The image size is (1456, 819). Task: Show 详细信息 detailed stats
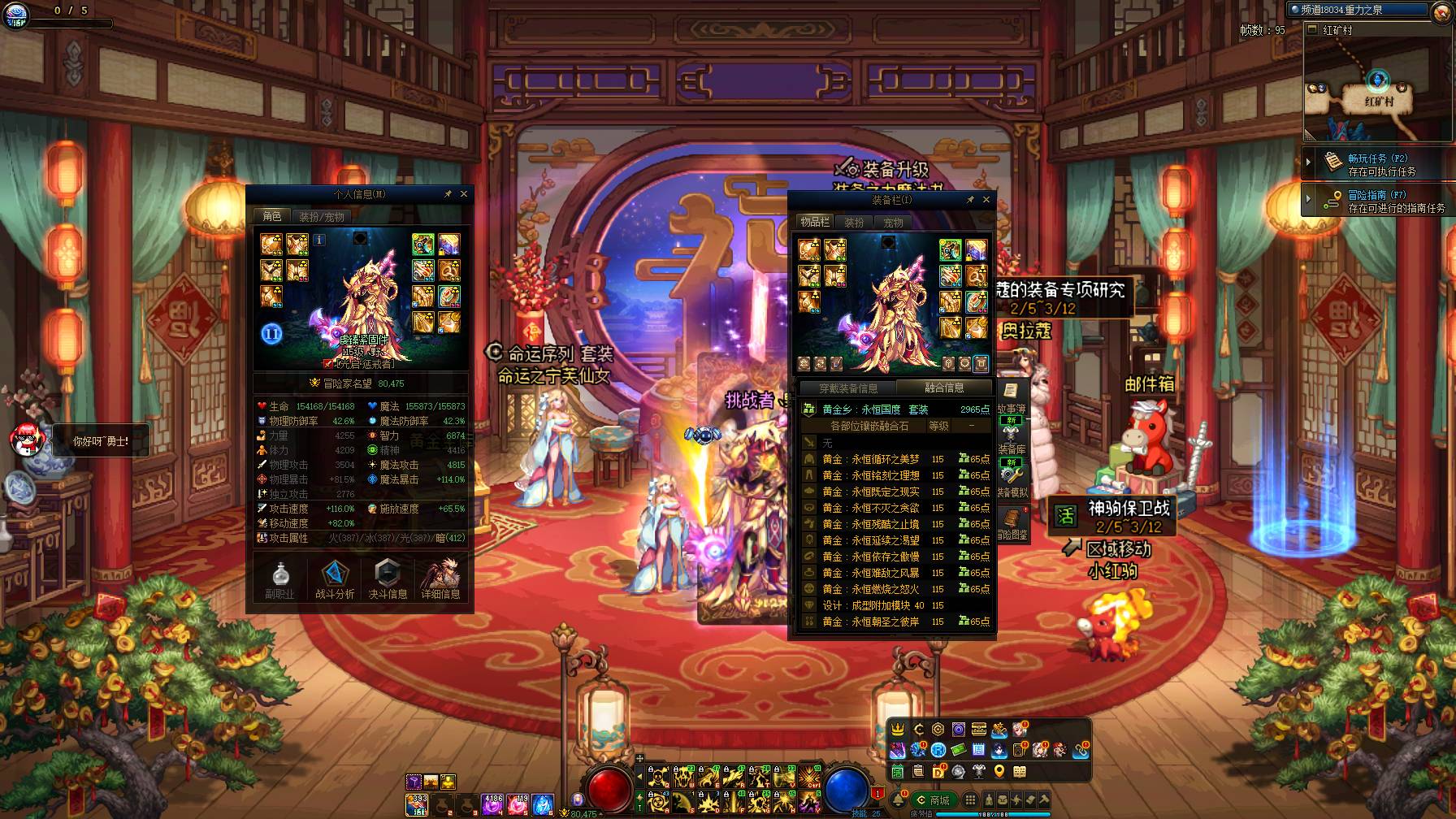[x=440, y=579]
